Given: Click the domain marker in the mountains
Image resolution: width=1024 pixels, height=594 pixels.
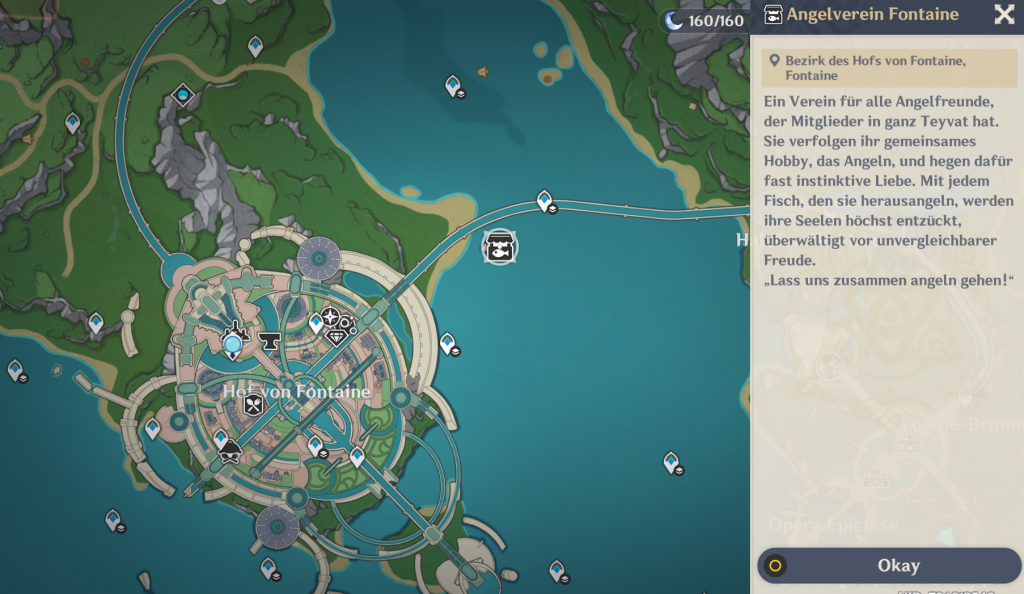Looking at the screenshot, I should pyautogui.click(x=183, y=95).
